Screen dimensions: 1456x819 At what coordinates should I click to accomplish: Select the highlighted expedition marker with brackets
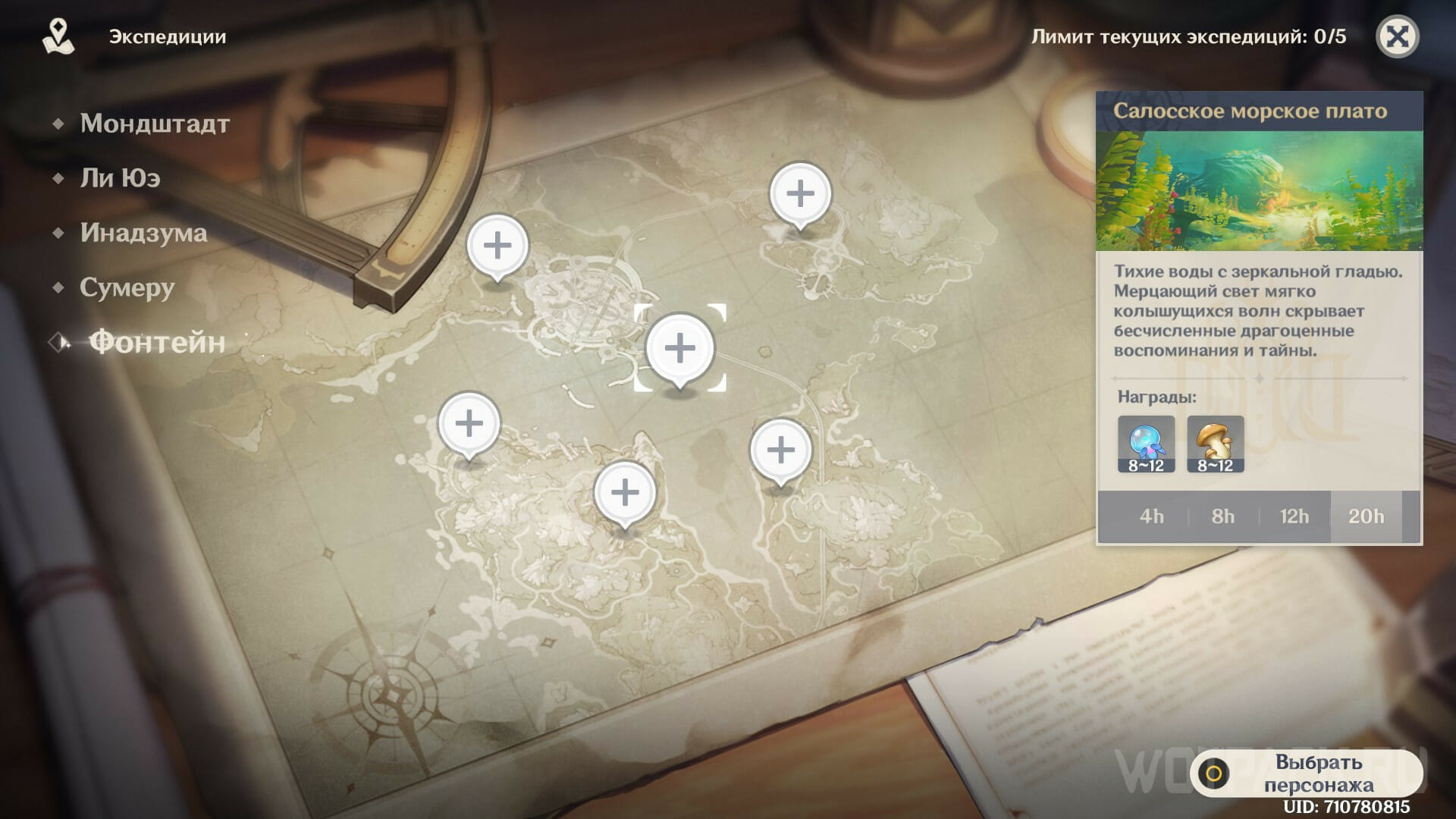coord(679,347)
